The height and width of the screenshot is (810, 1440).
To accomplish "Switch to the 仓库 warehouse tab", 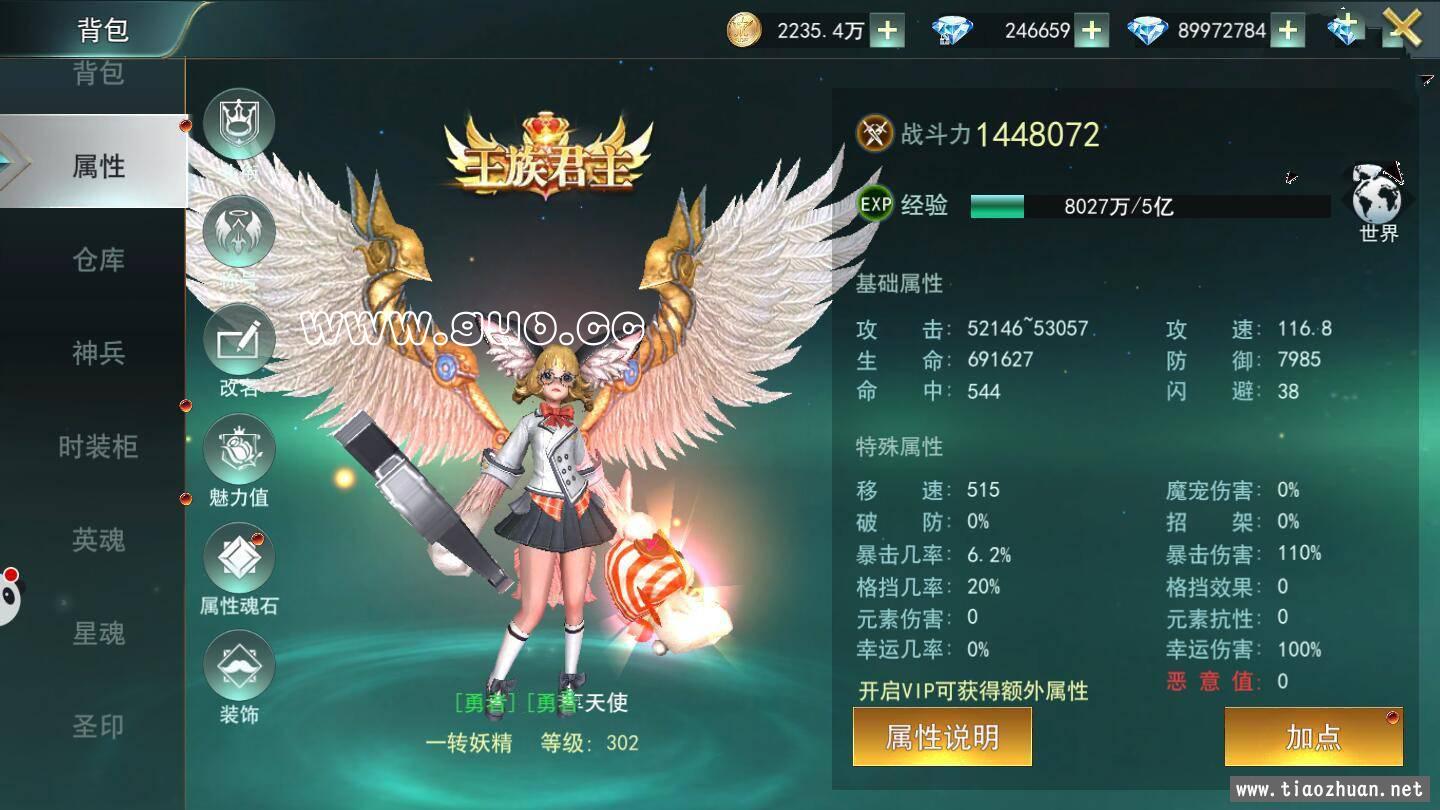I will [x=95, y=260].
